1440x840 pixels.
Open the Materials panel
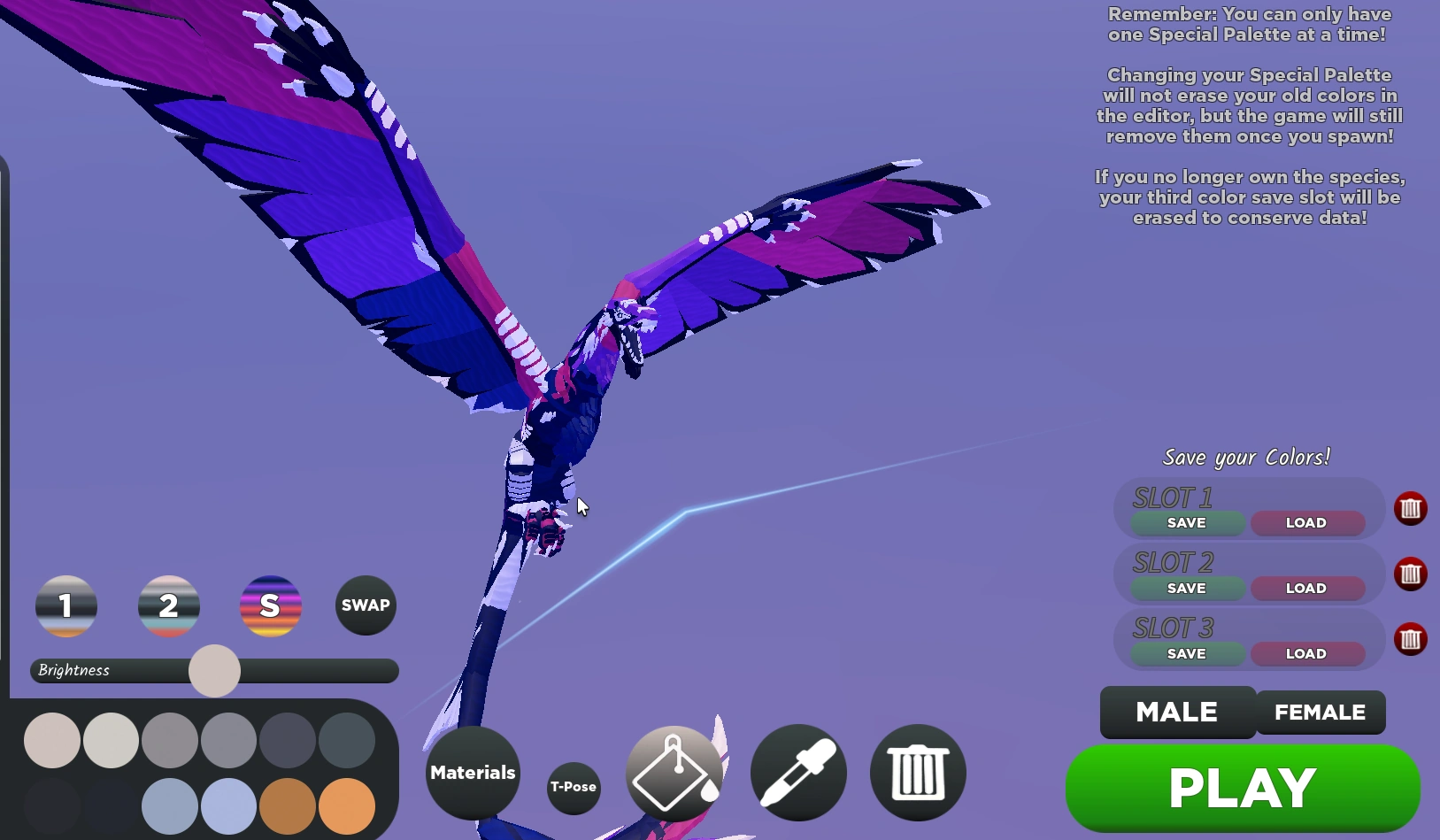point(472,771)
